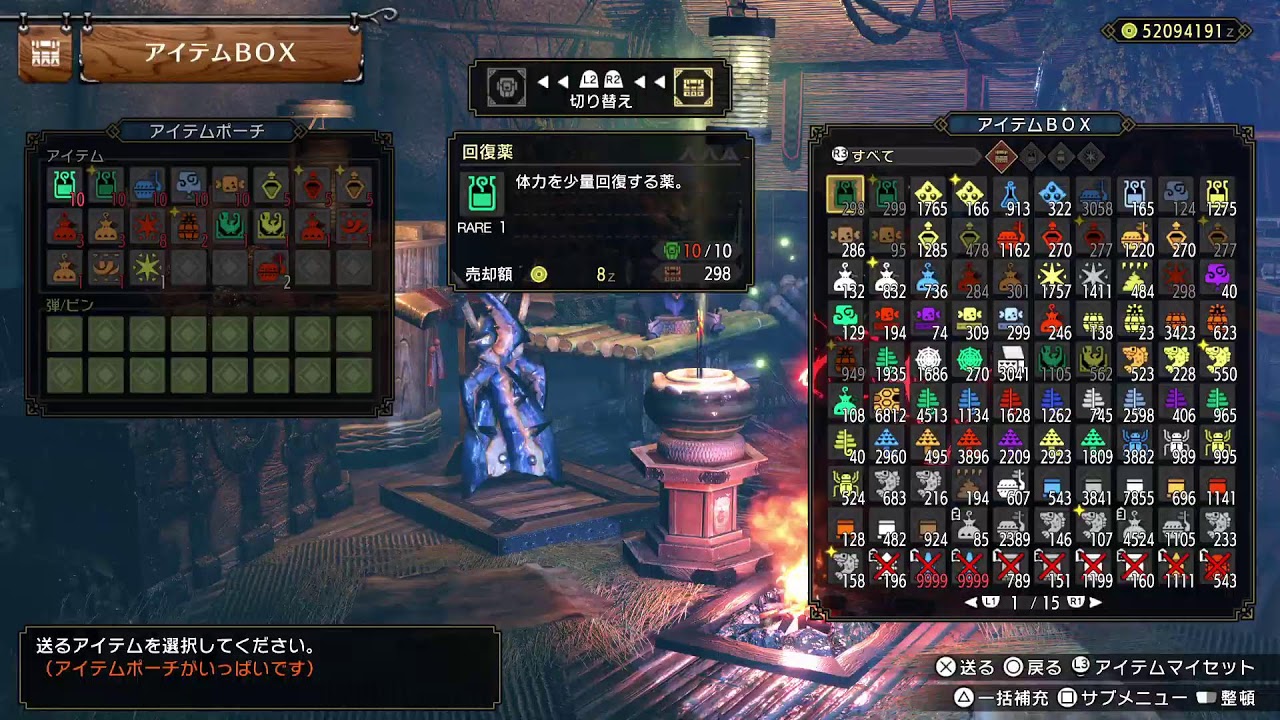The width and height of the screenshot is (1280, 720).
Task: Pick the yellow flash bomb in the pouch
Action: tap(146, 268)
